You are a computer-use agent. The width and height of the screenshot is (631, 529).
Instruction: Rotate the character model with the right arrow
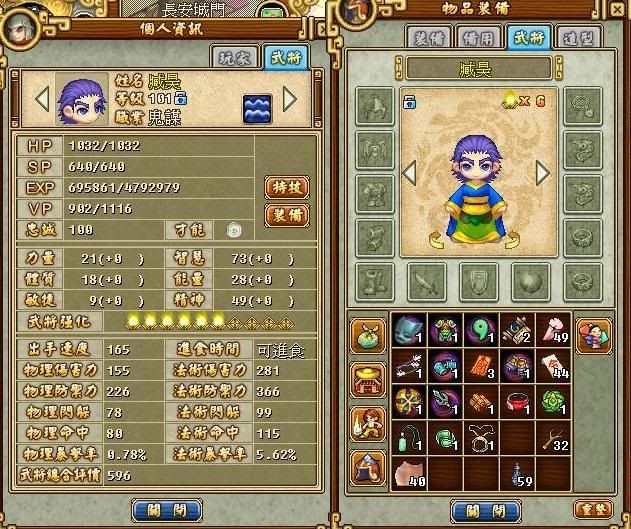(x=543, y=173)
